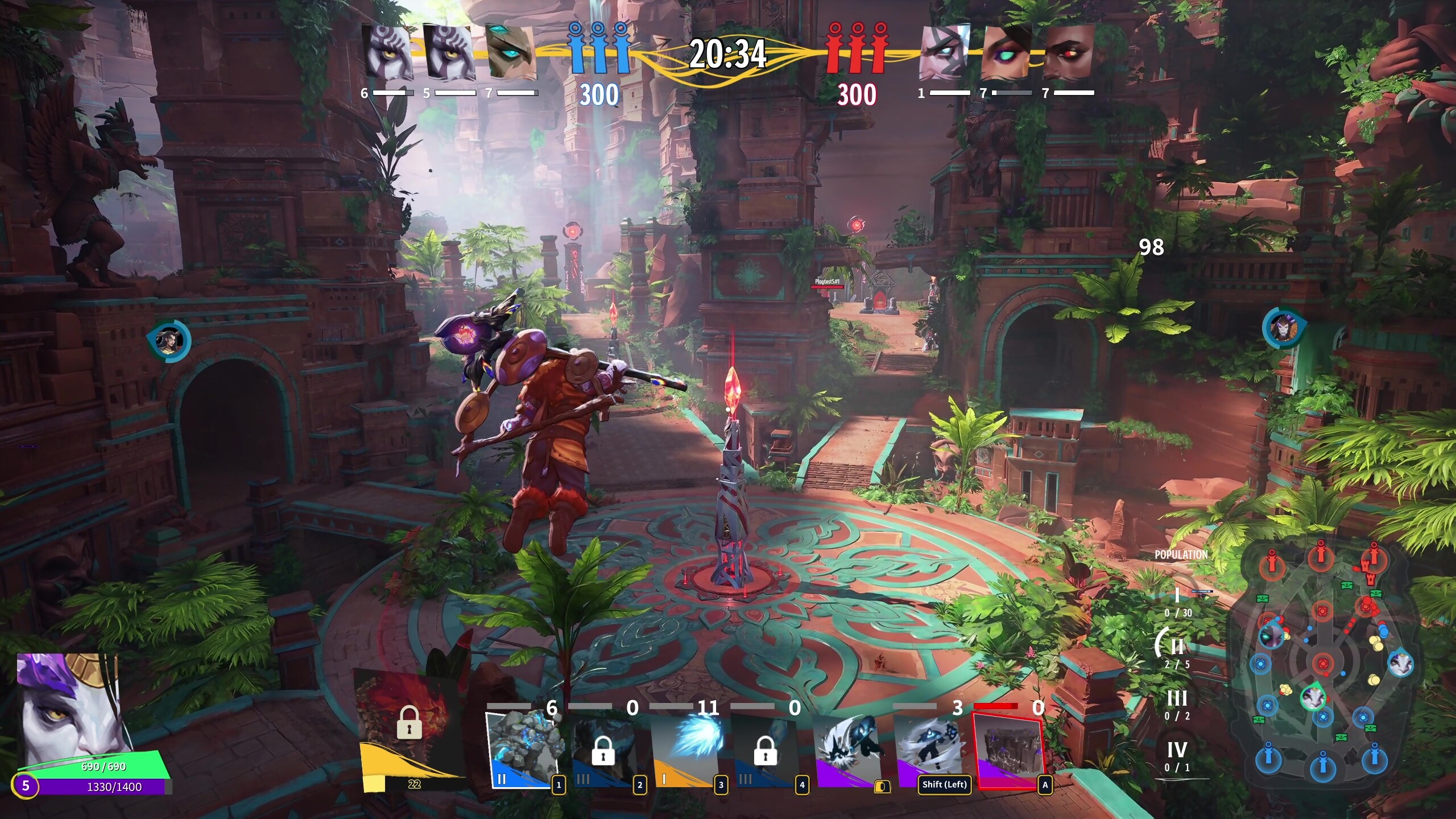Select the red-outlined stone wall ability
Image resolution: width=1456 pixels, height=819 pixels.
coord(1009,751)
